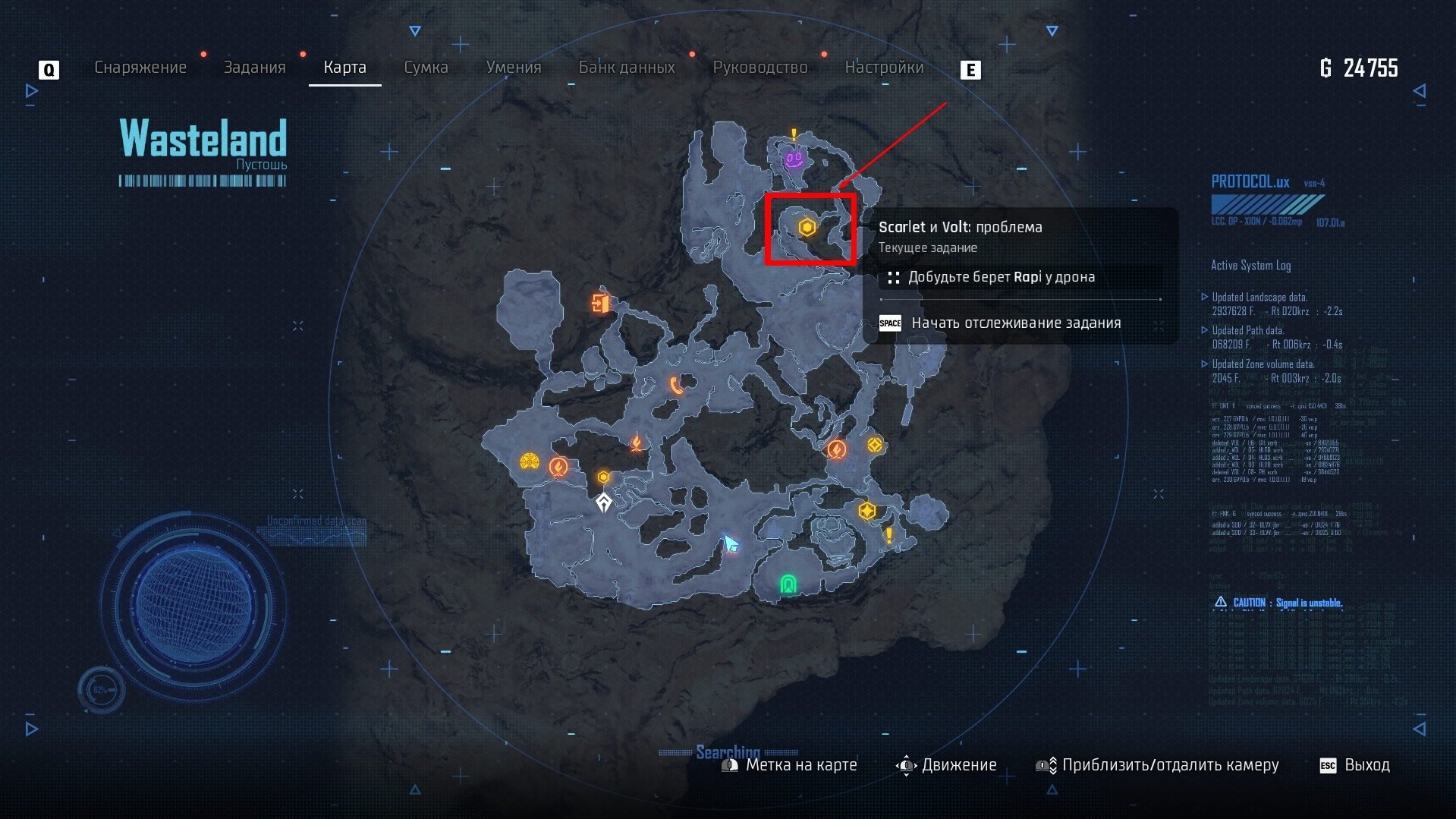
Task: Choose the orange telephone map marker
Action: pyautogui.click(x=676, y=386)
